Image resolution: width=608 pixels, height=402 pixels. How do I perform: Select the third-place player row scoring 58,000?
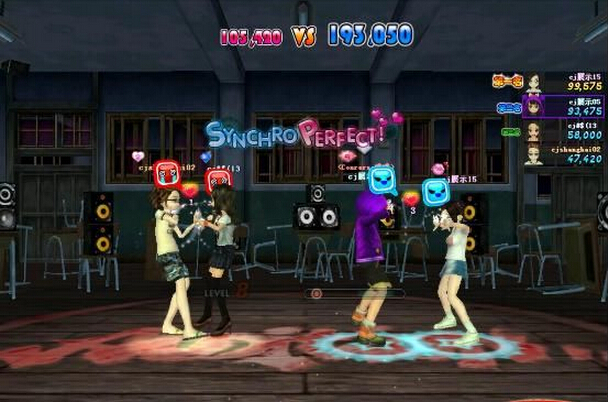click(x=563, y=130)
